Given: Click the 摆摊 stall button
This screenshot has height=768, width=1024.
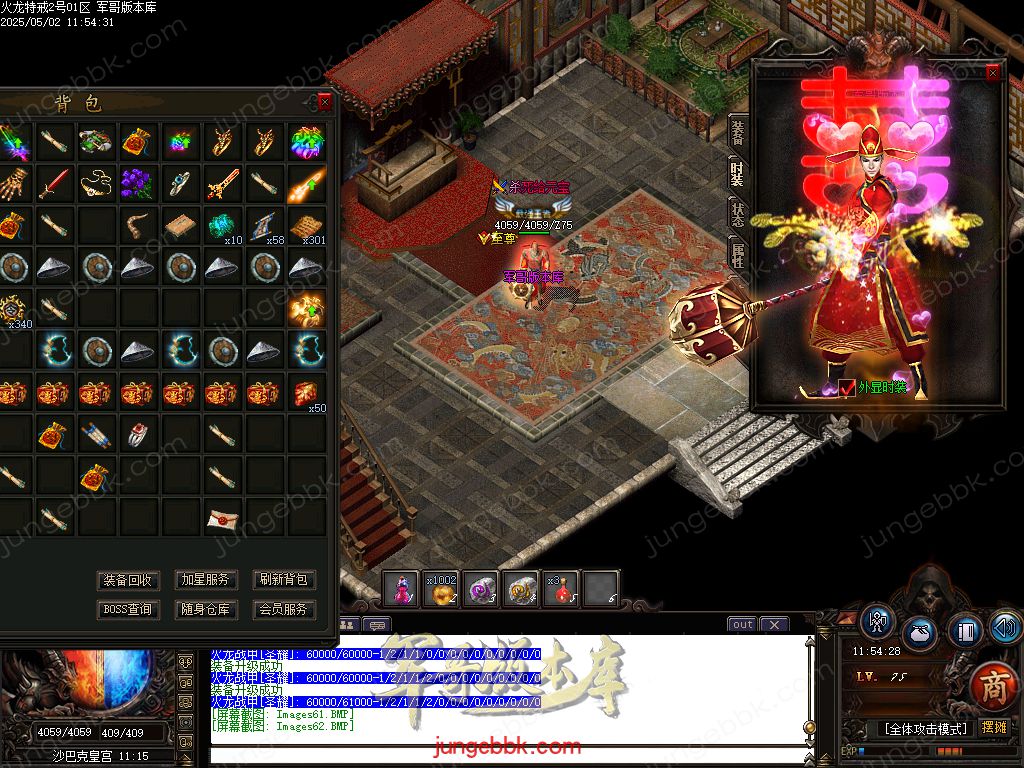Looking at the screenshot, I should tap(993, 728).
